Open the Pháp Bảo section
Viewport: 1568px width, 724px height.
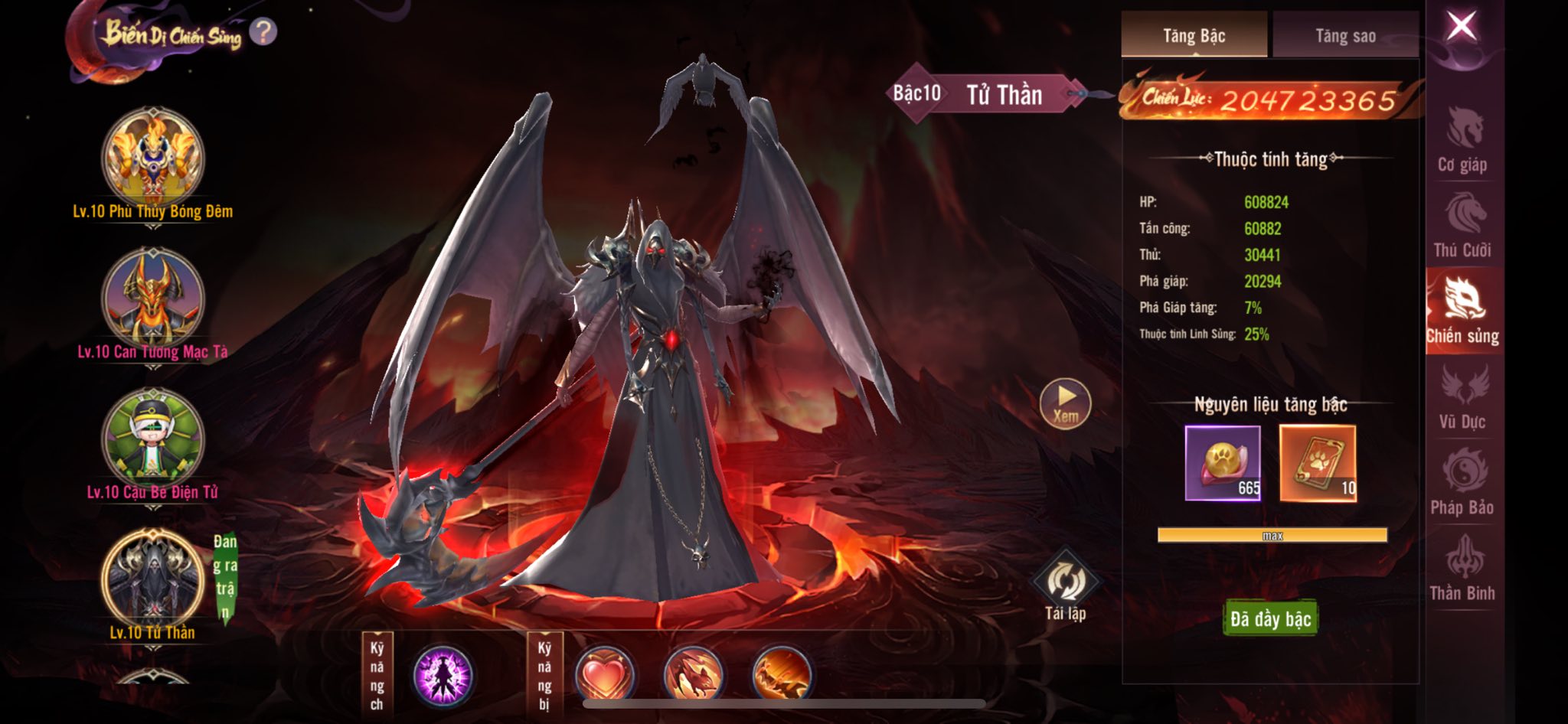click(x=1462, y=483)
